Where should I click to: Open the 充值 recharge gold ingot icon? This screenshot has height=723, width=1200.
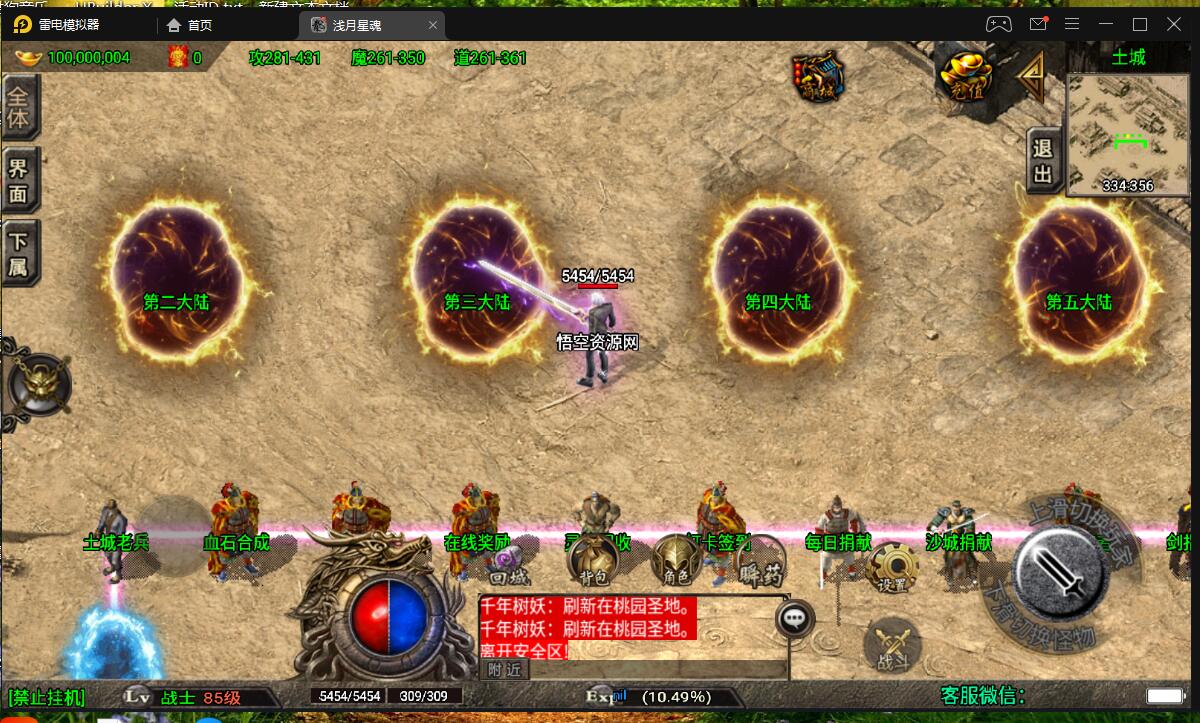point(966,75)
